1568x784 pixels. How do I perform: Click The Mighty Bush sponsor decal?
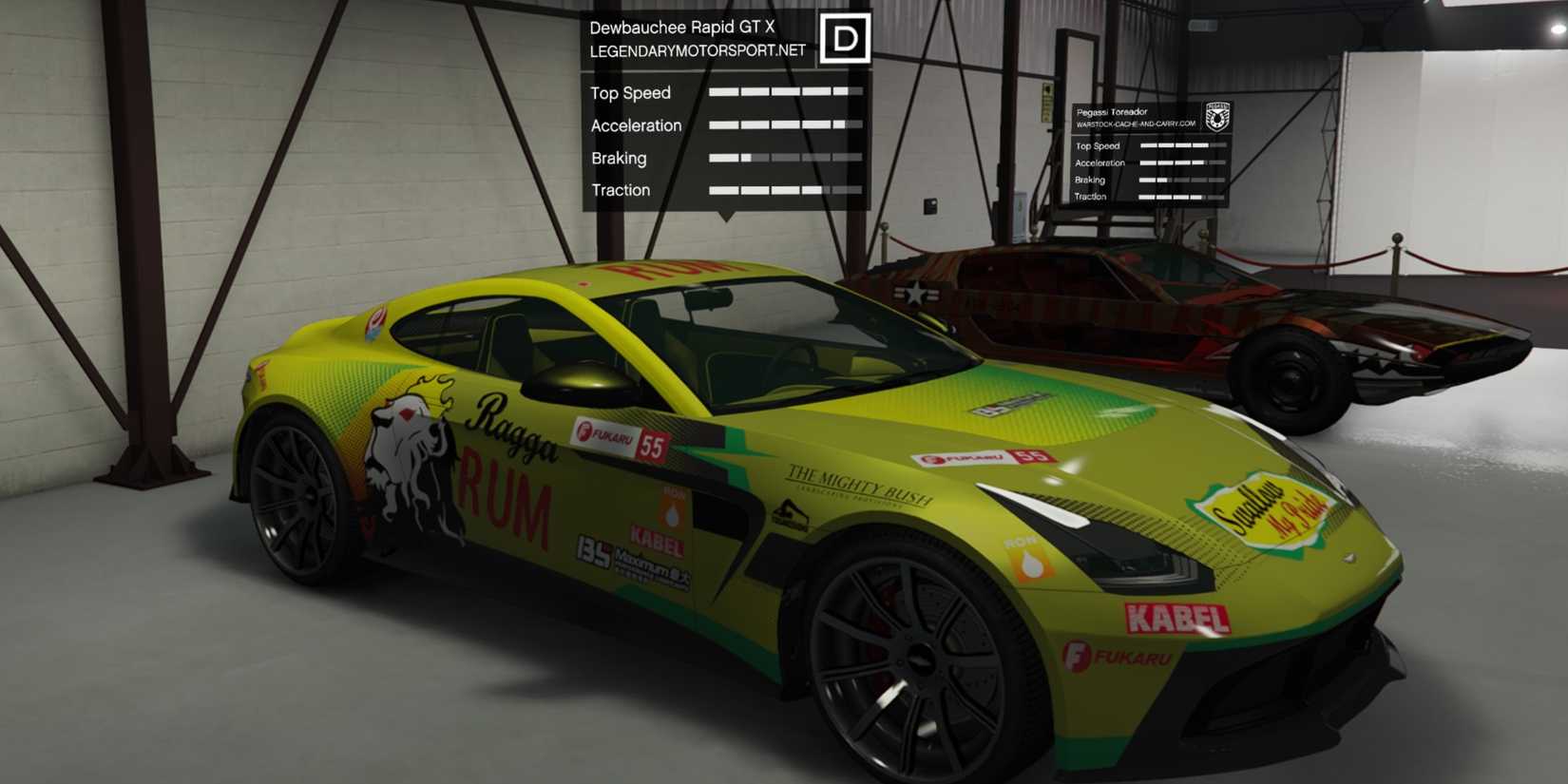(855, 480)
